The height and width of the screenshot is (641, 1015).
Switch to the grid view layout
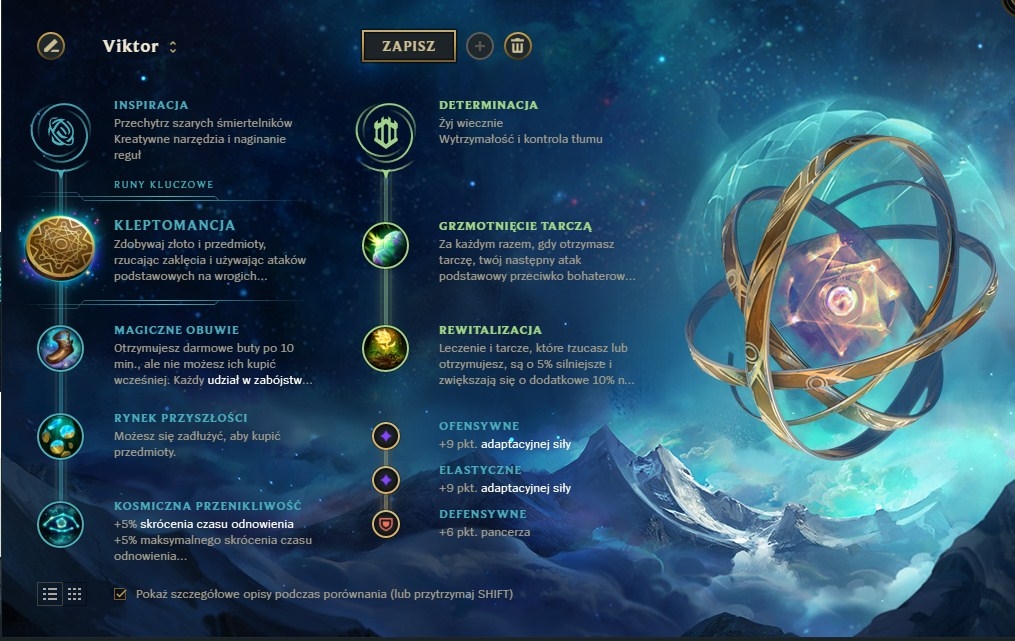click(75, 594)
